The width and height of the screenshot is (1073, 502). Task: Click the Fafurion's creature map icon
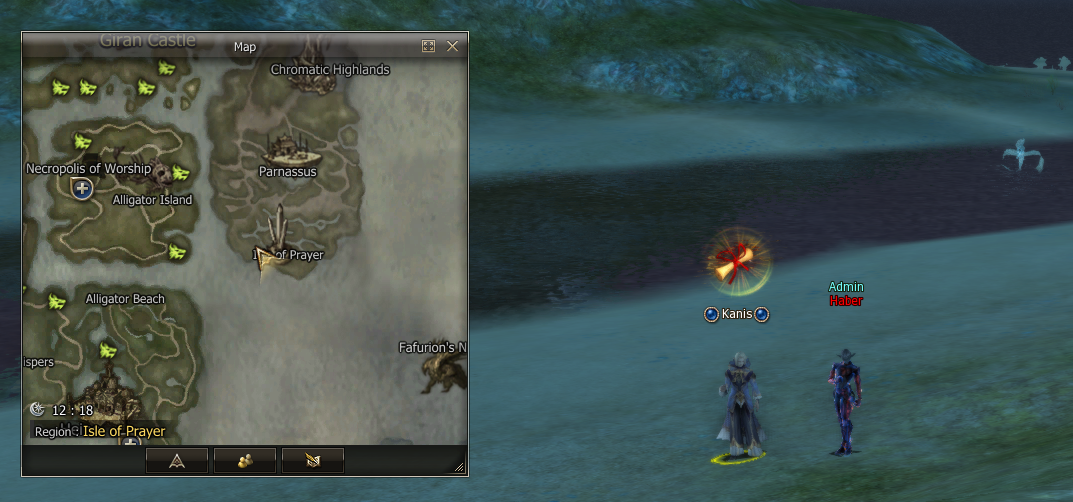pyautogui.click(x=443, y=374)
